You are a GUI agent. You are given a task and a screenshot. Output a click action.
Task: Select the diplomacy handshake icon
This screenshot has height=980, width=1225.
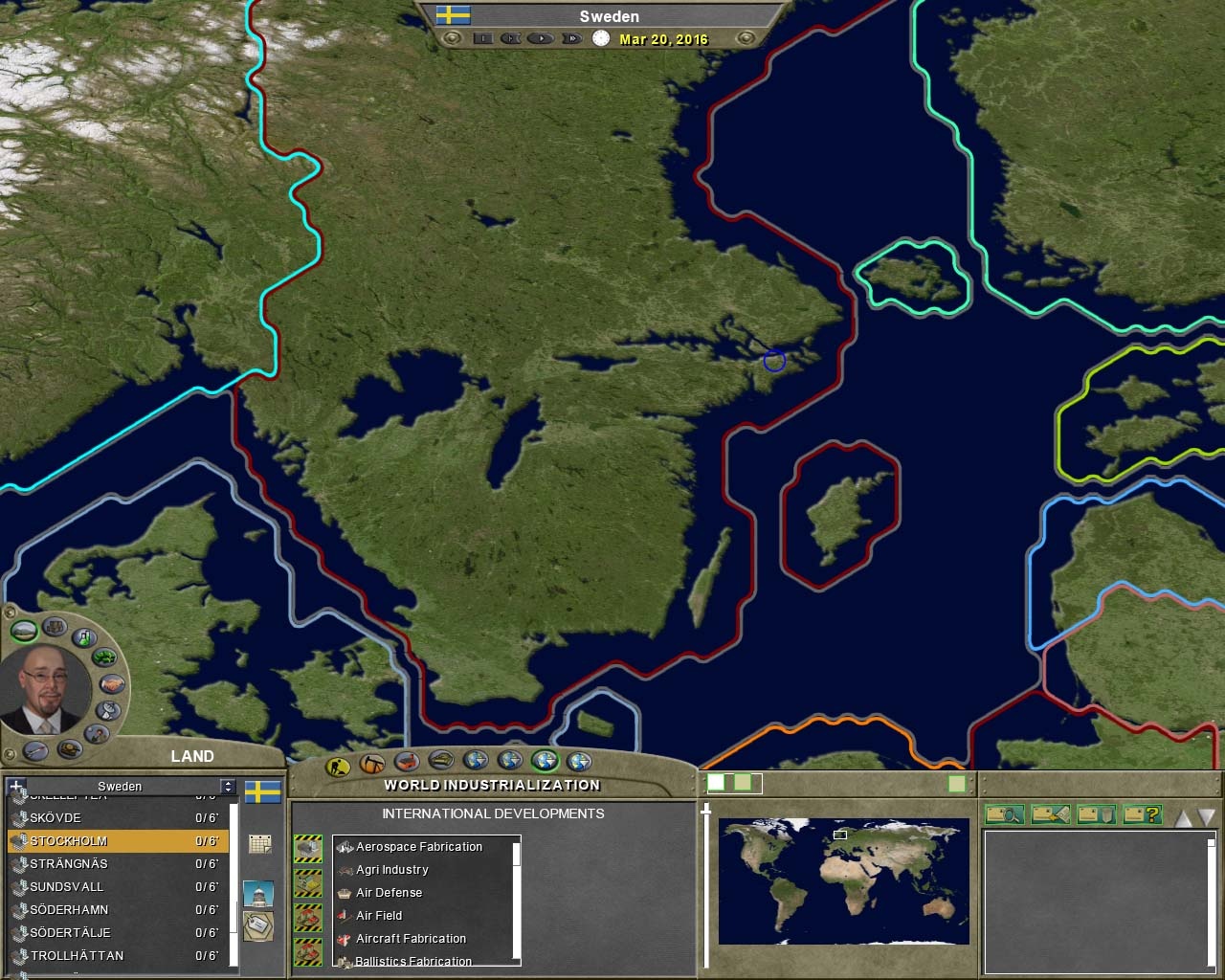coord(111,683)
